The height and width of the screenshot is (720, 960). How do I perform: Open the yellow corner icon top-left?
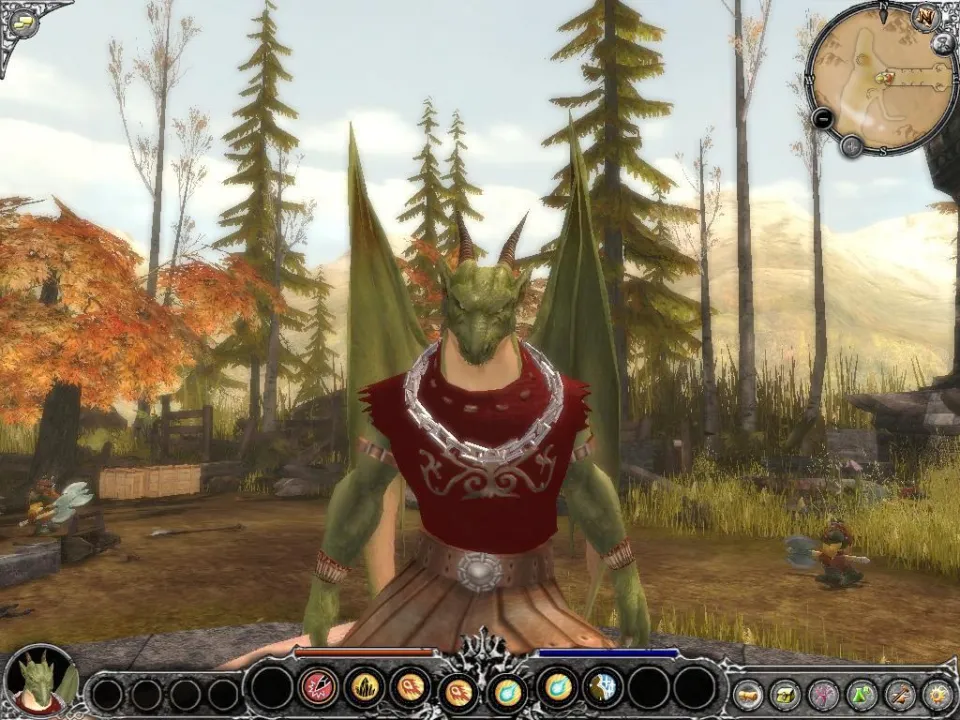23,22
